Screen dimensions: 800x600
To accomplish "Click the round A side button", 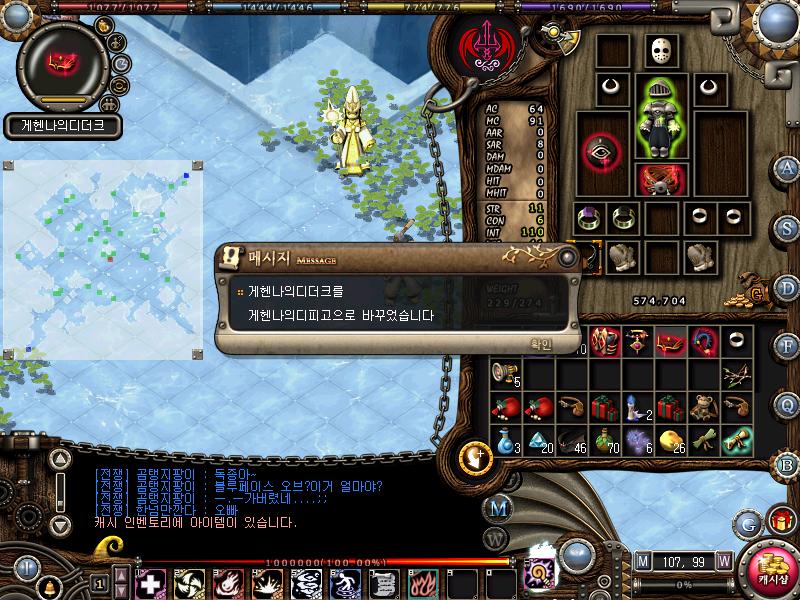I will coord(788,168).
